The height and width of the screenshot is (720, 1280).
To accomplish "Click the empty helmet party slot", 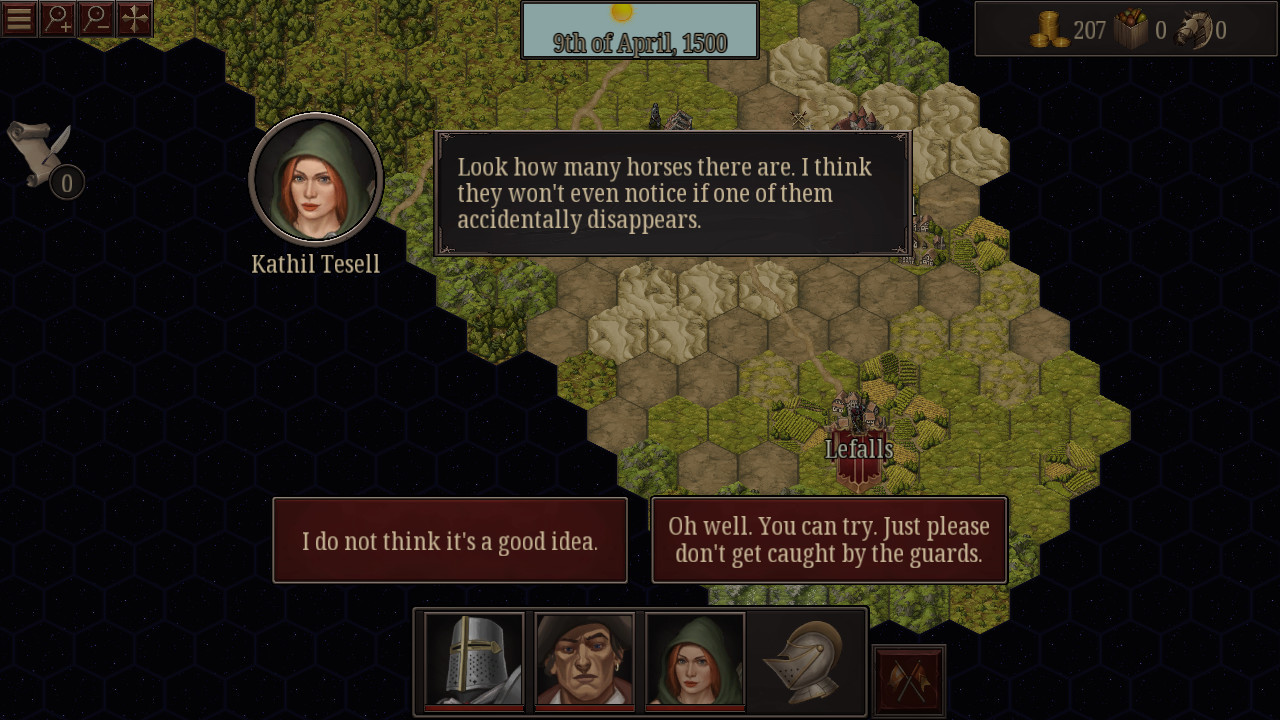I will click(806, 660).
